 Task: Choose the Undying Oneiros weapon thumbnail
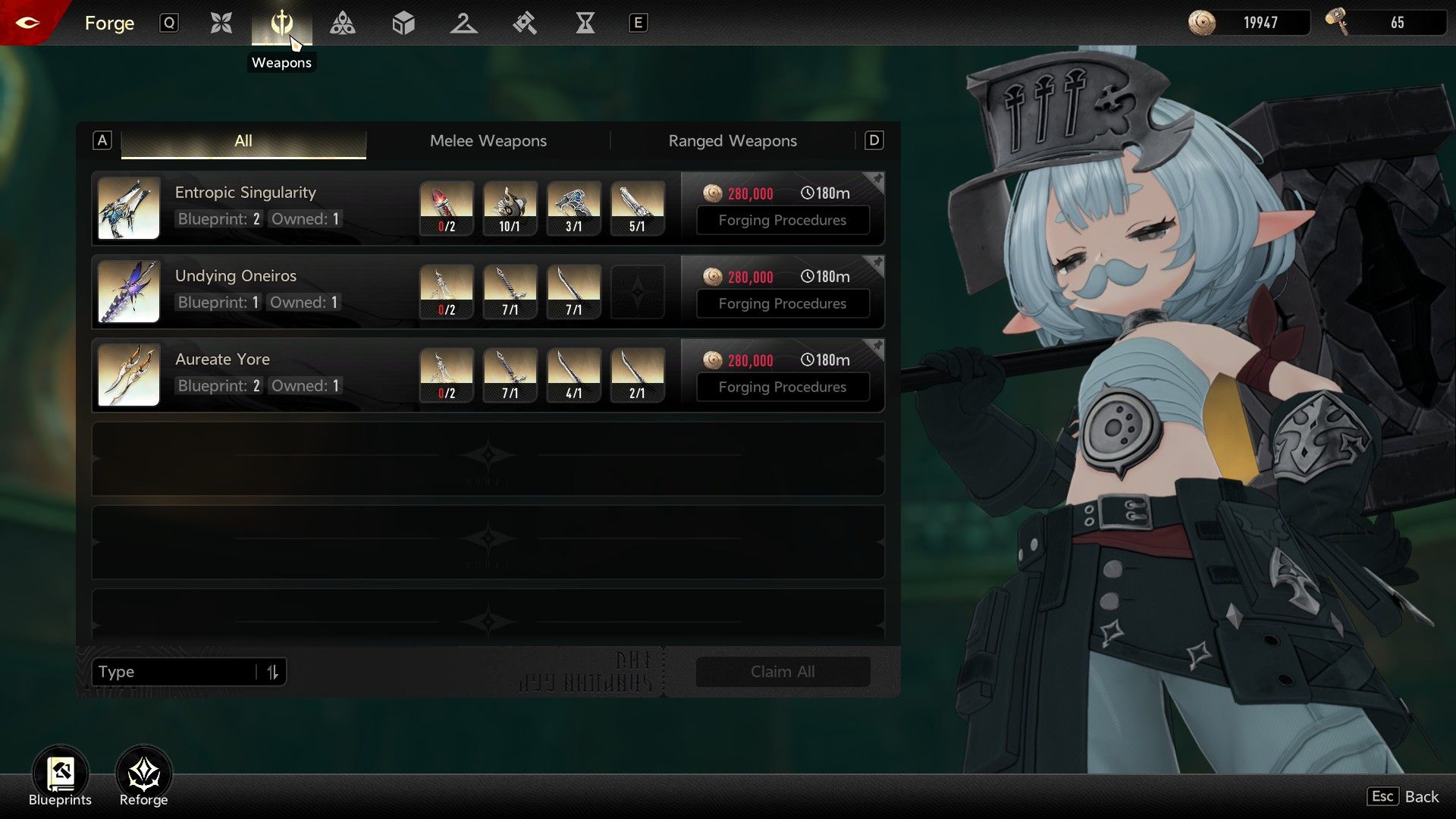pos(129,292)
